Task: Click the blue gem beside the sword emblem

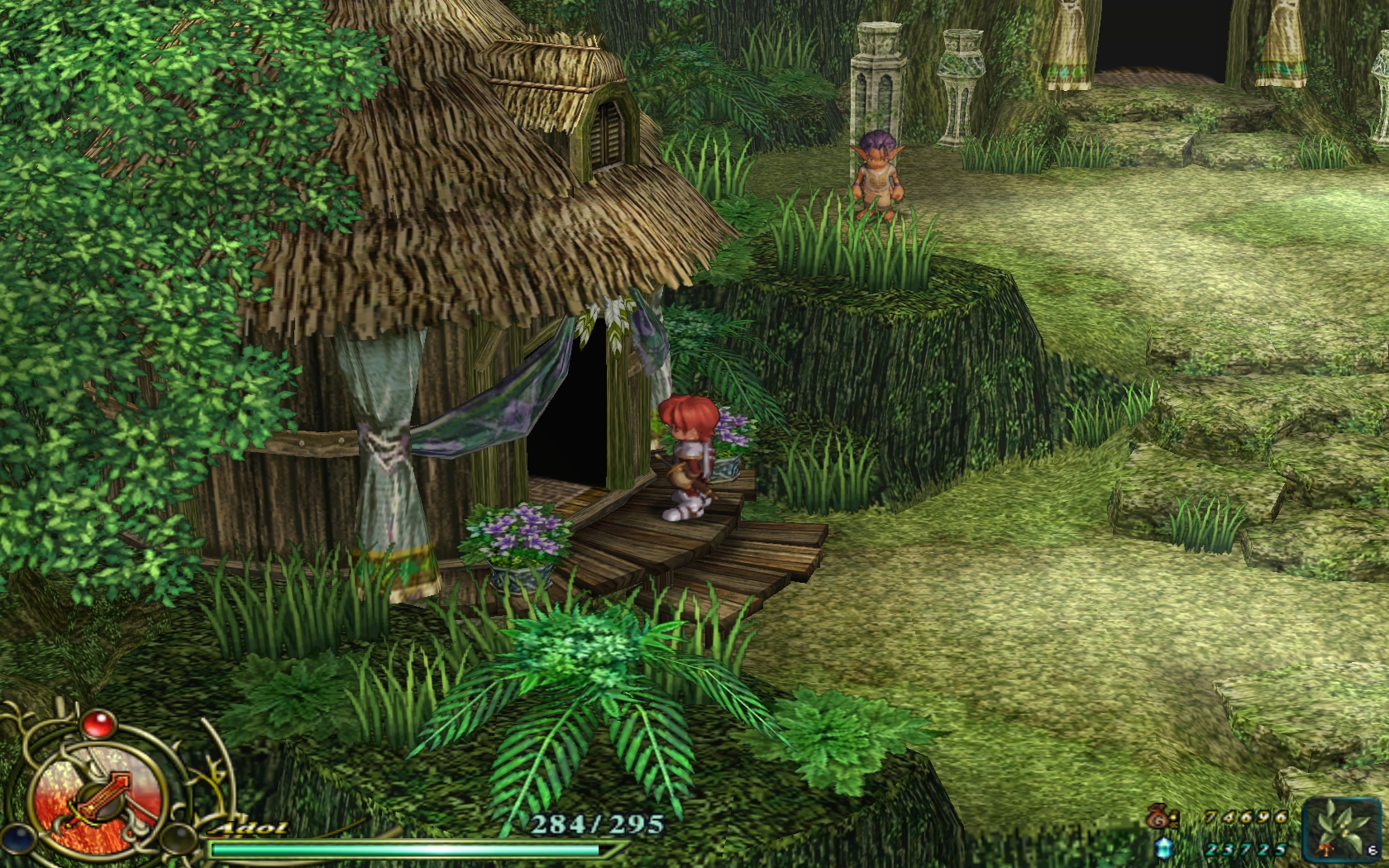Action: click(18, 838)
